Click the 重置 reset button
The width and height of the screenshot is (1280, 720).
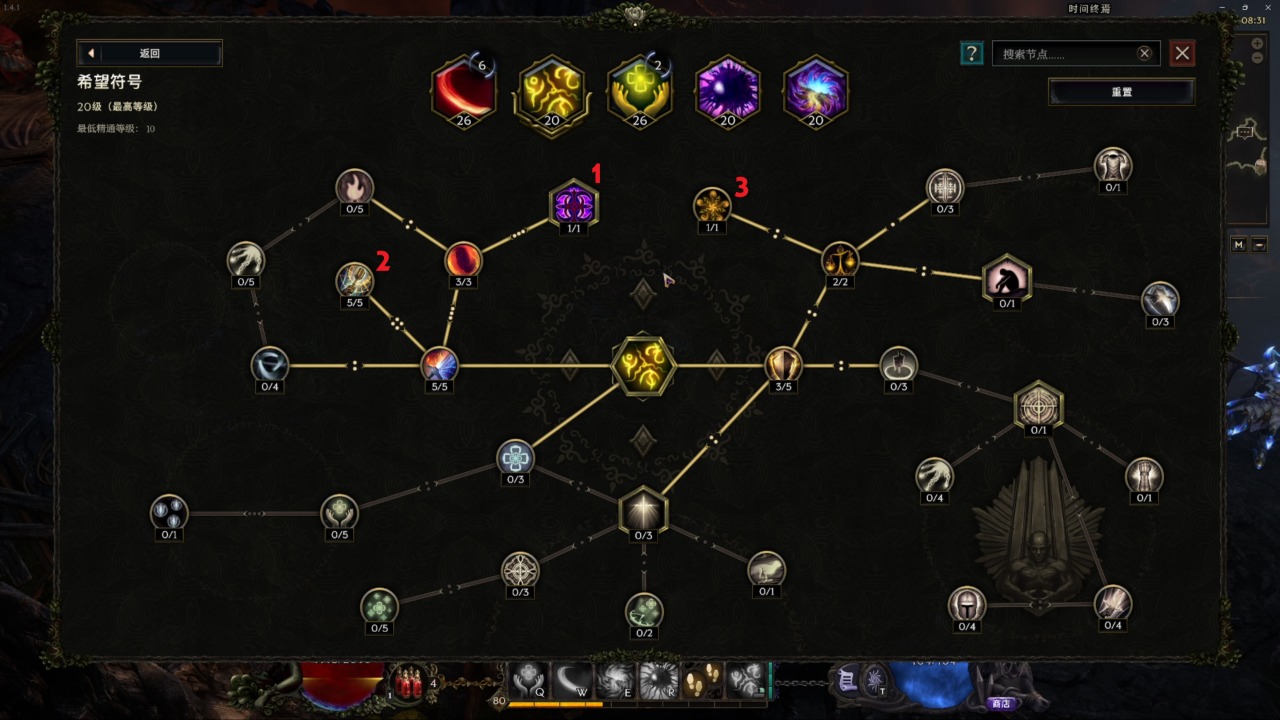click(1121, 92)
